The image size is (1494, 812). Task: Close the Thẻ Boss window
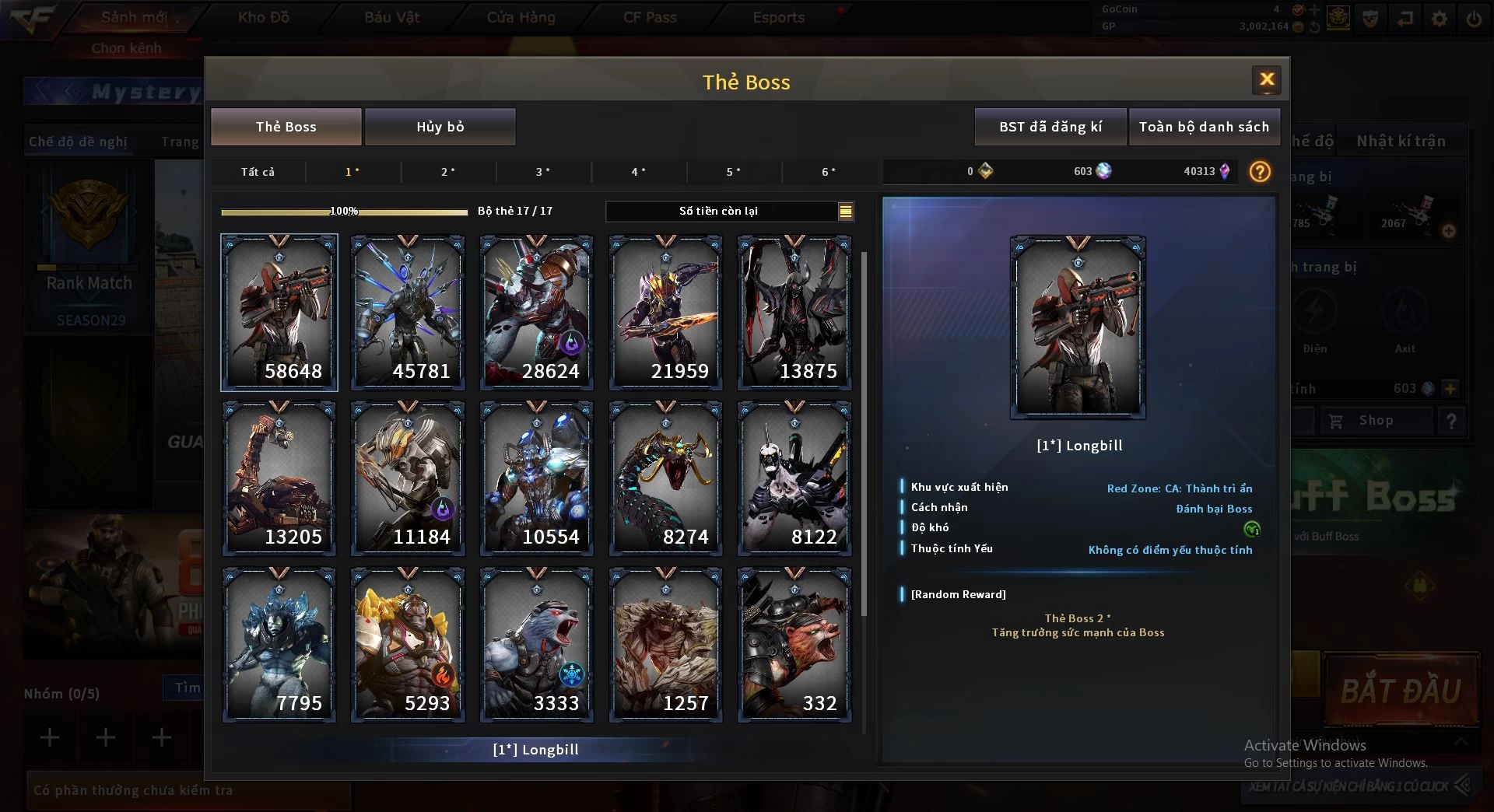coord(1266,79)
